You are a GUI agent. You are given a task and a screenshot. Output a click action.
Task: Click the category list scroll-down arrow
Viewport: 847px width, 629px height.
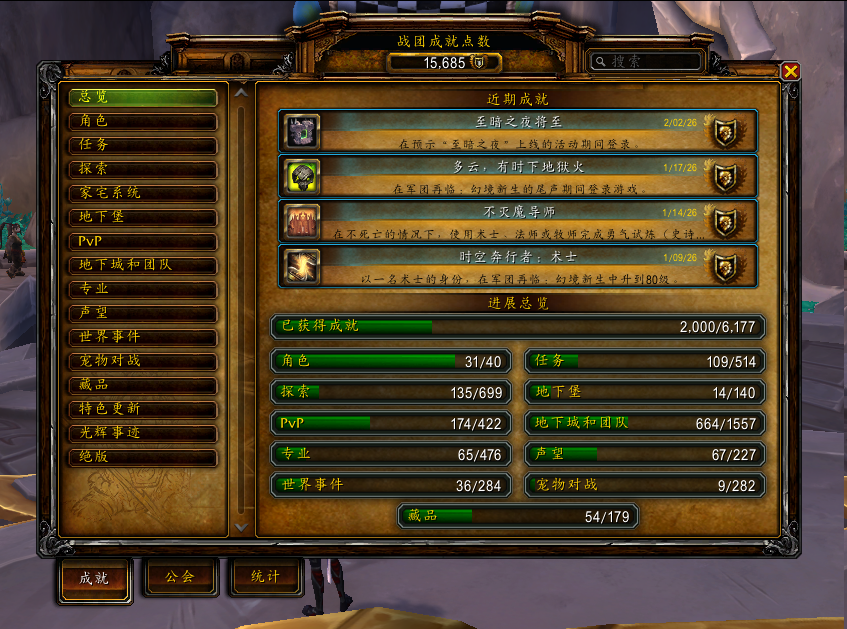click(241, 525)
